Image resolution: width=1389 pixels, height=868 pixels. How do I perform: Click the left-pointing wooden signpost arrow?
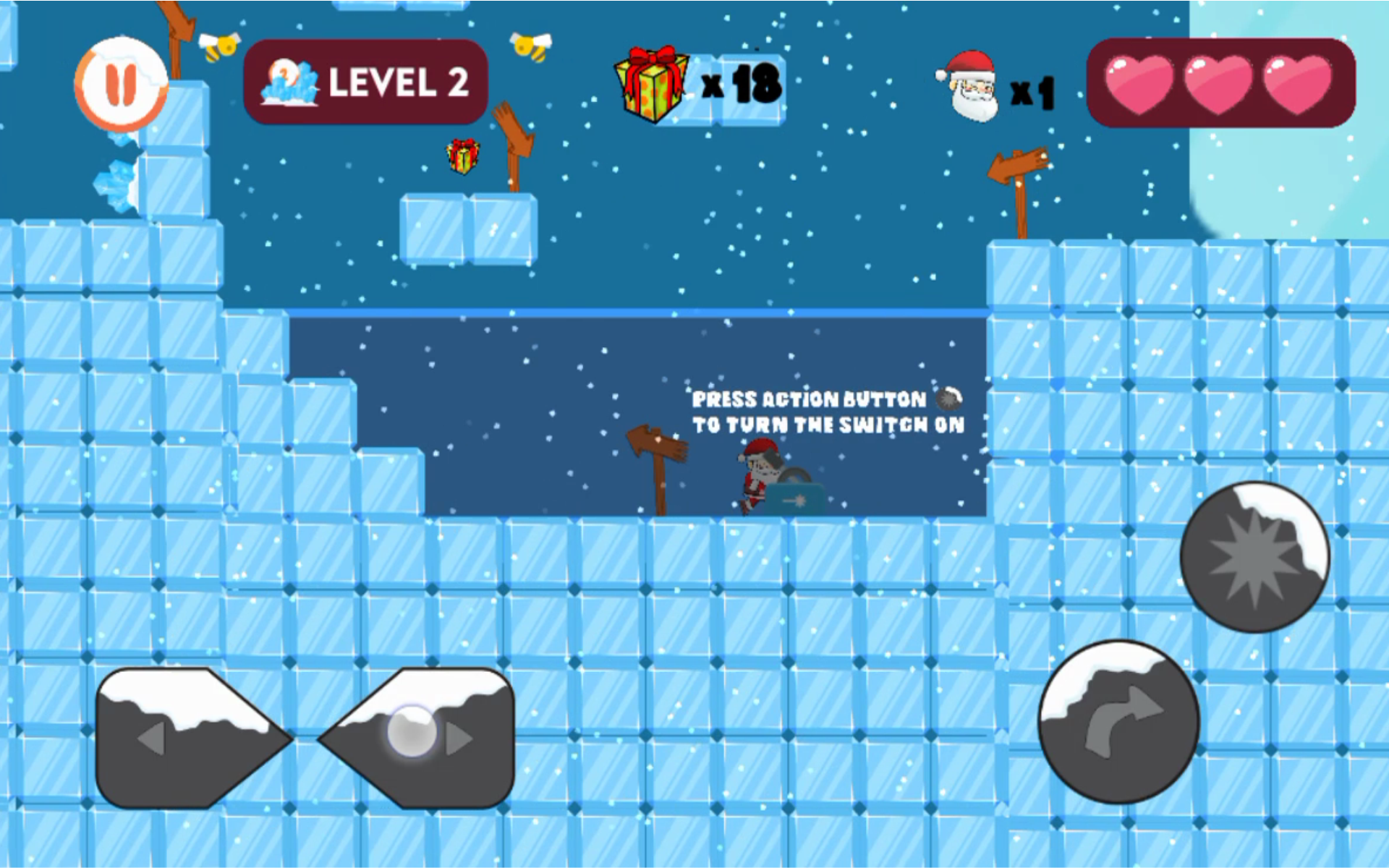[1016, 166]
